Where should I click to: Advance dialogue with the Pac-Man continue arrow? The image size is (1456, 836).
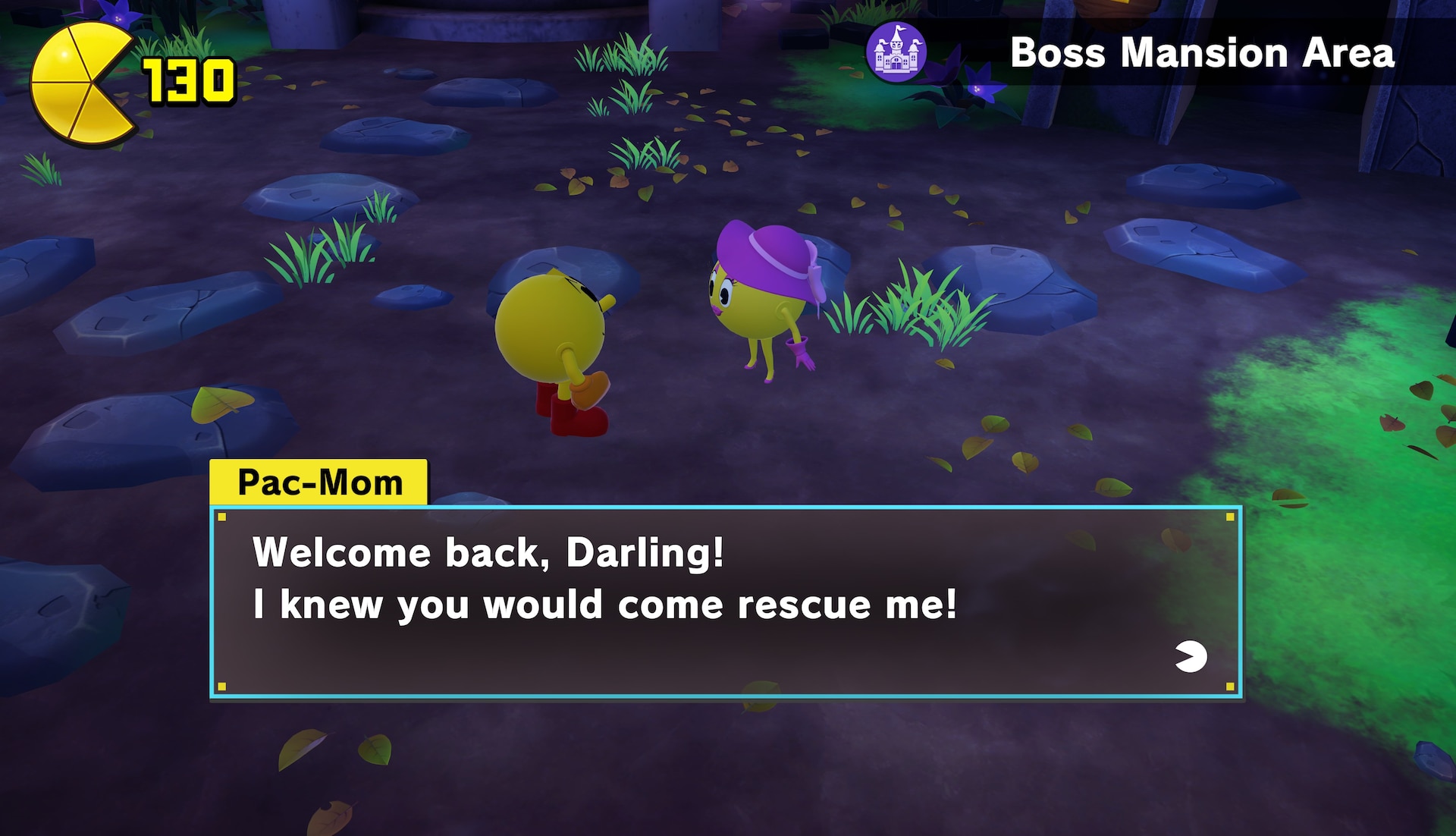(1191, 657)
